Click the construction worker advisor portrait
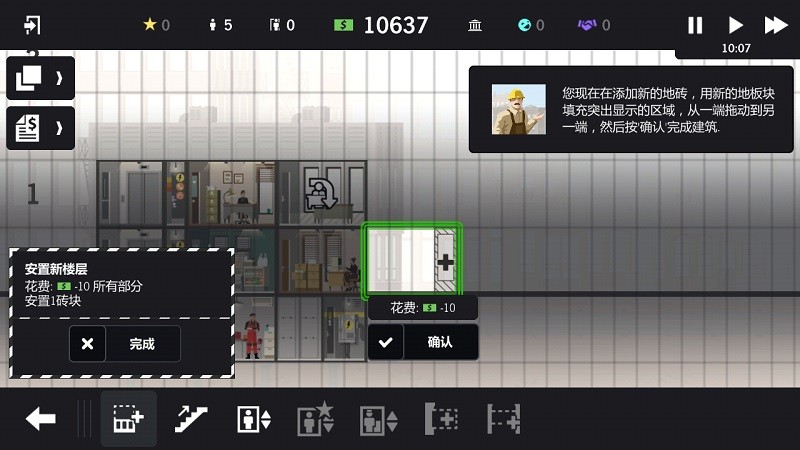The width and height of the screenshot is (800, 450). (x=518, y=109)
